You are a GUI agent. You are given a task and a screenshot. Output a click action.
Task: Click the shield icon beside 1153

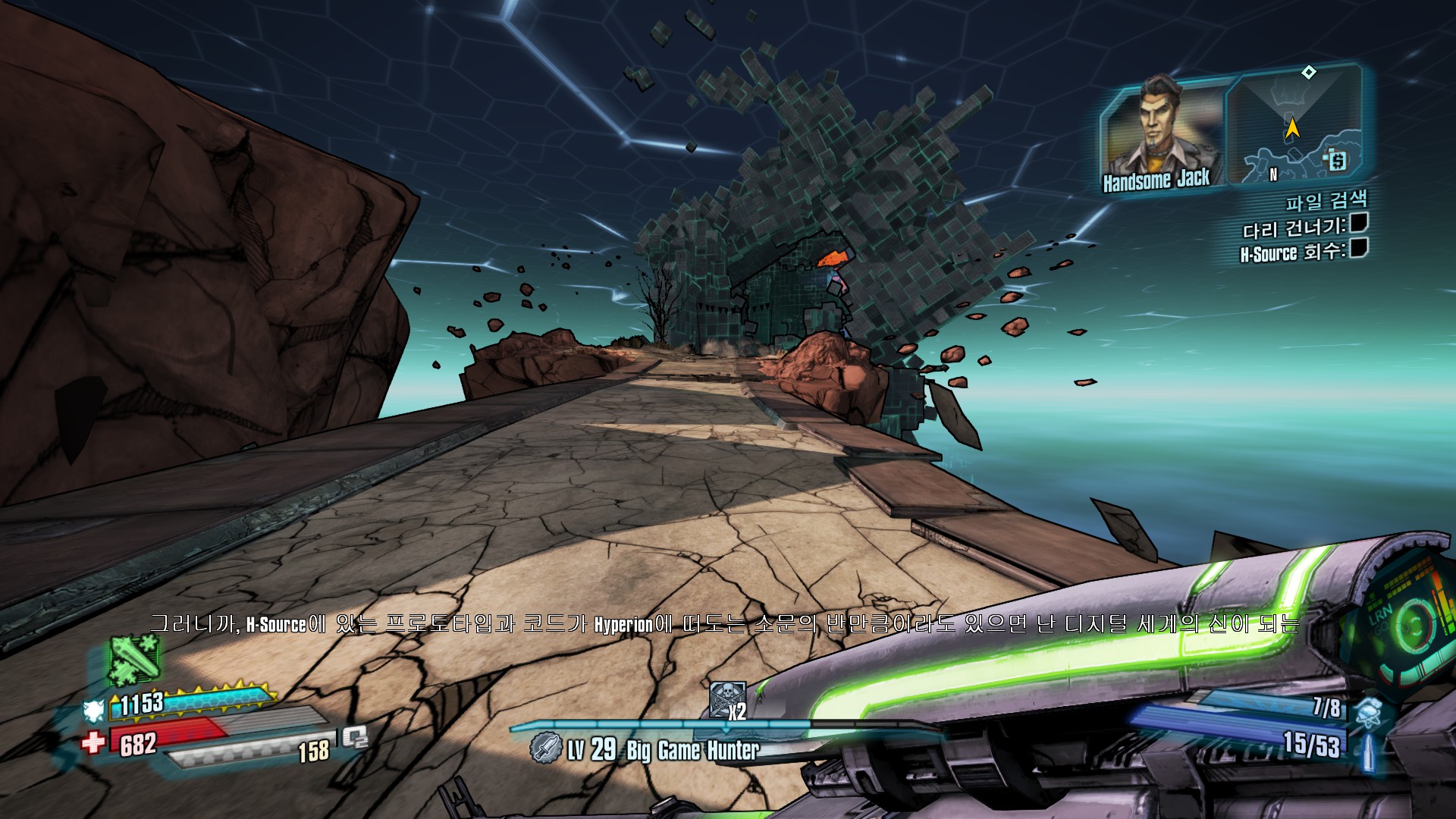(94, 710)
